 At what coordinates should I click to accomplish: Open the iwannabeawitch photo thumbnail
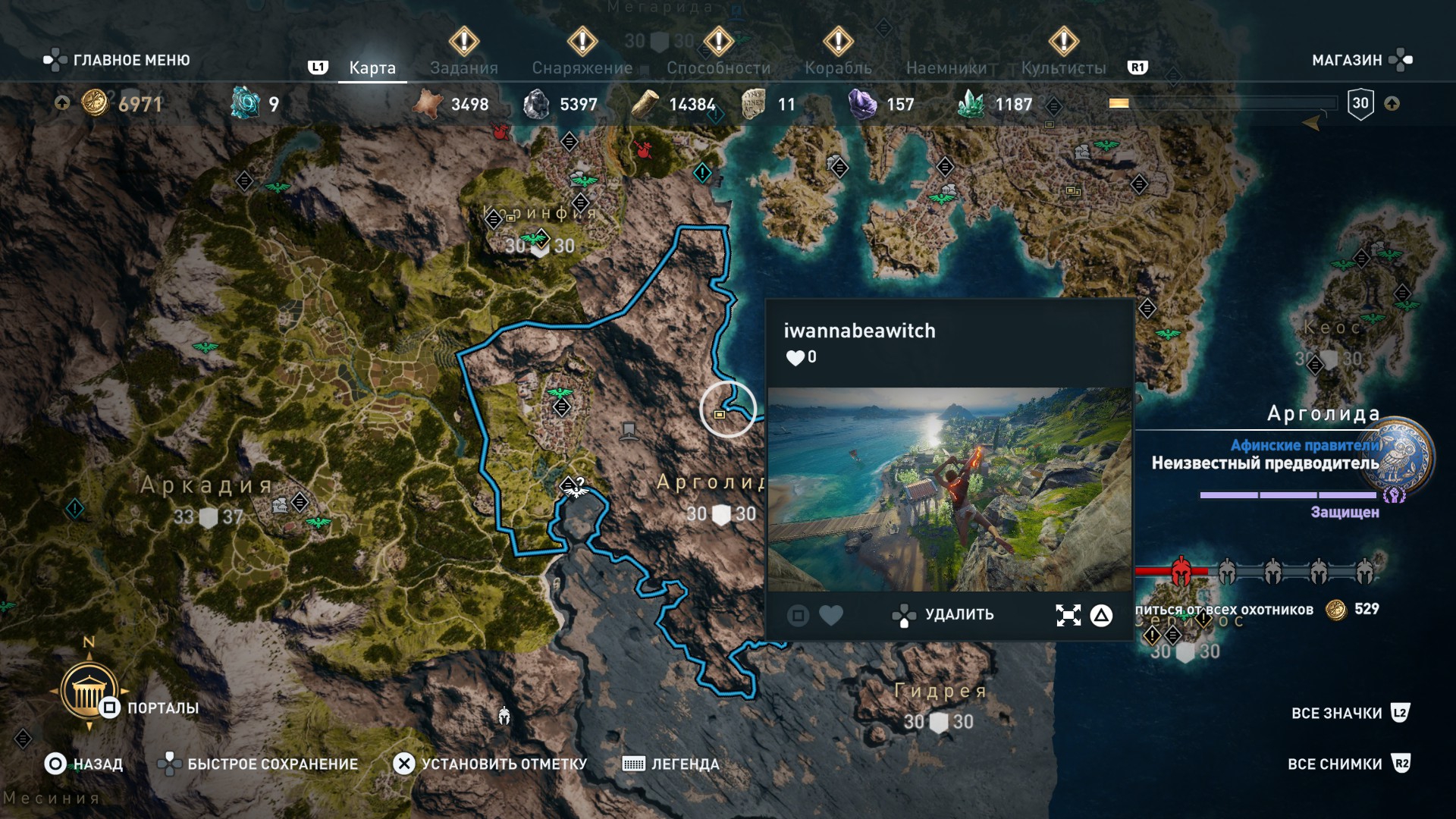(x=949, y=489)
